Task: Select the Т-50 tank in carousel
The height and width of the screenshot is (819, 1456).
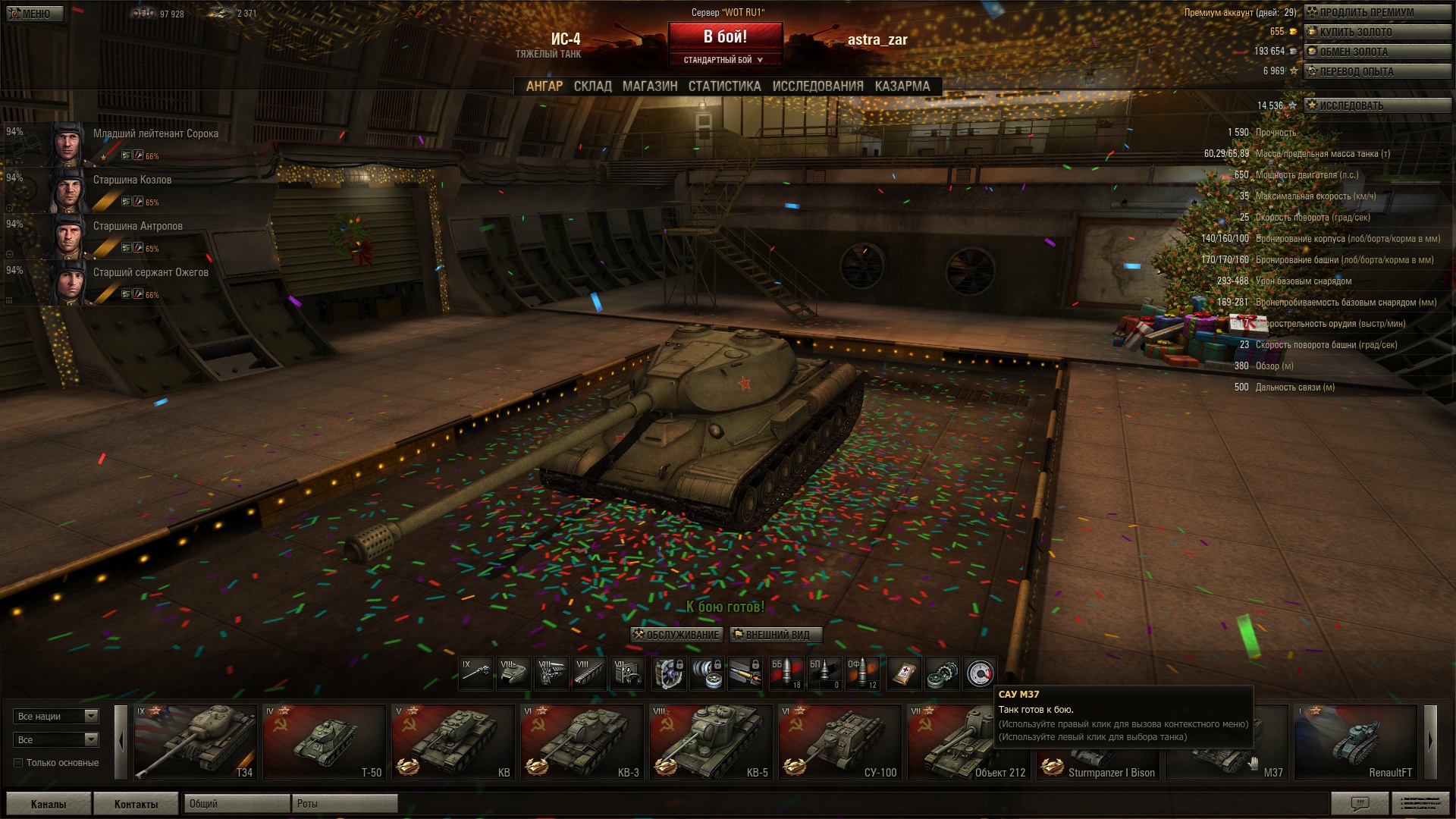Action: pos(325,742)
